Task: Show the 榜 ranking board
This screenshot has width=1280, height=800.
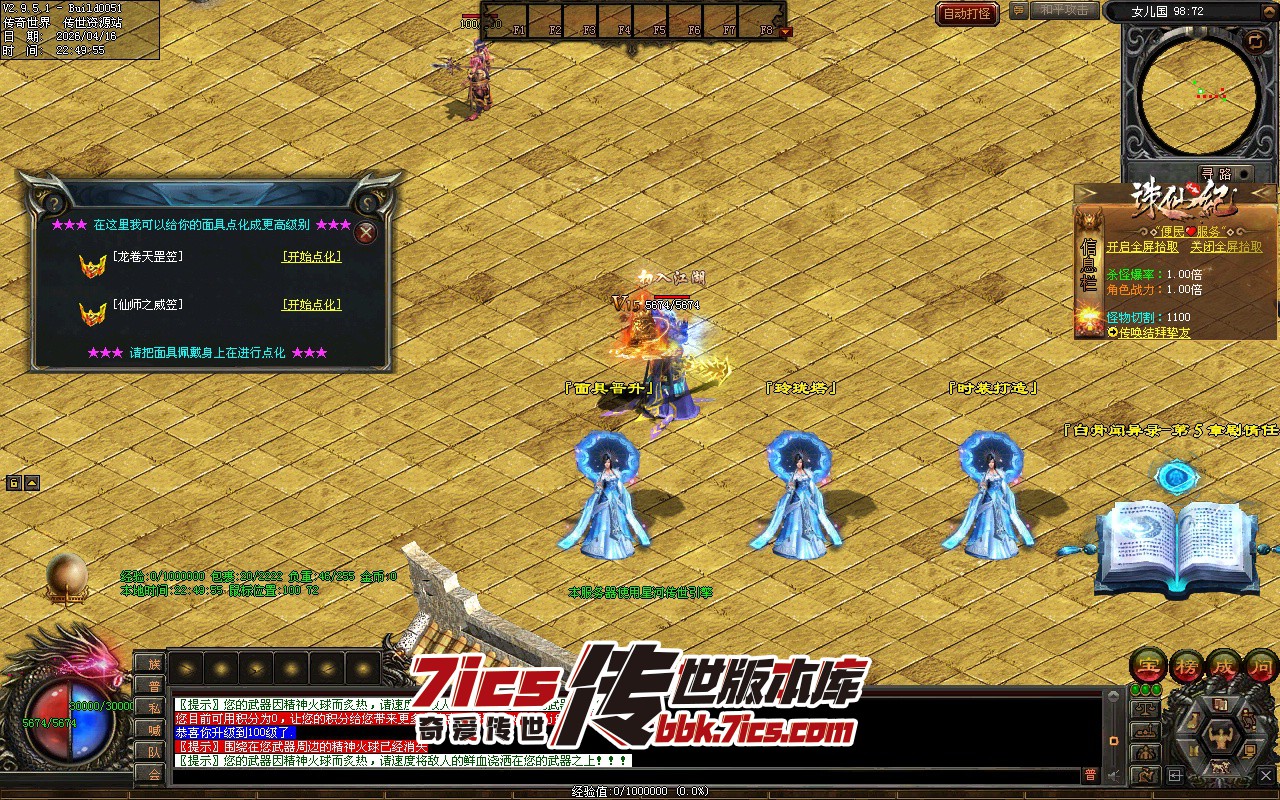Action: pos(1186,665)
